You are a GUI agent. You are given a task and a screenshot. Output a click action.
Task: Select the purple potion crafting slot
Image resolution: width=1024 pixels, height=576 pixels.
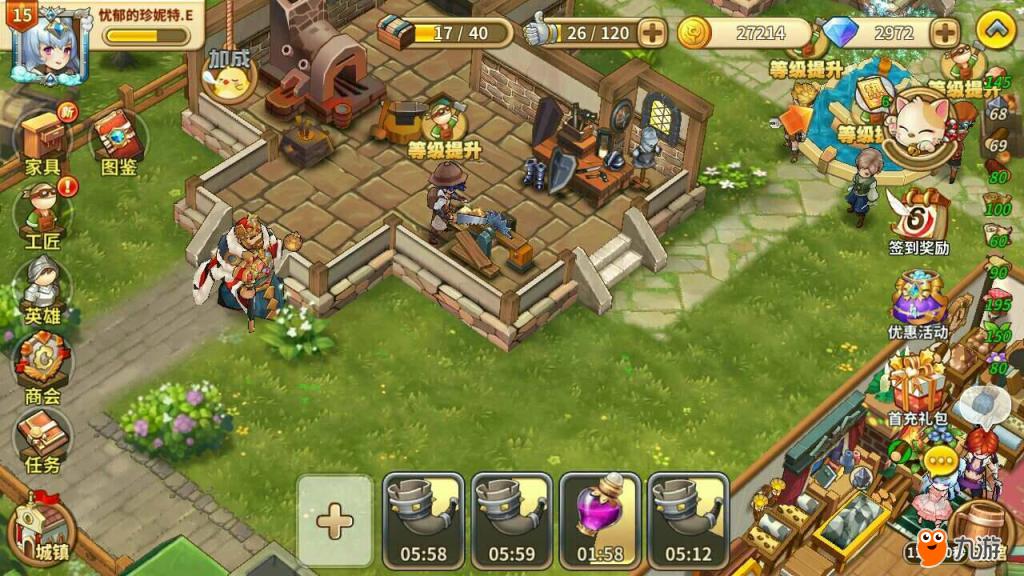tap(600, 520)
